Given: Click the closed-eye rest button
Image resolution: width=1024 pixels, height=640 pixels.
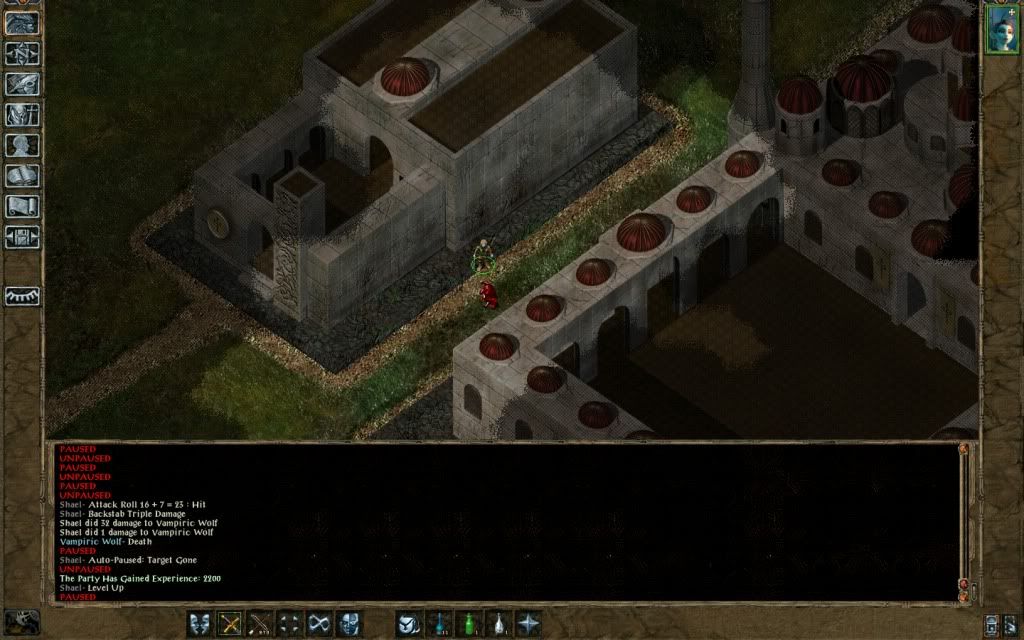Looking at the screenshot, I should (22, 296).
